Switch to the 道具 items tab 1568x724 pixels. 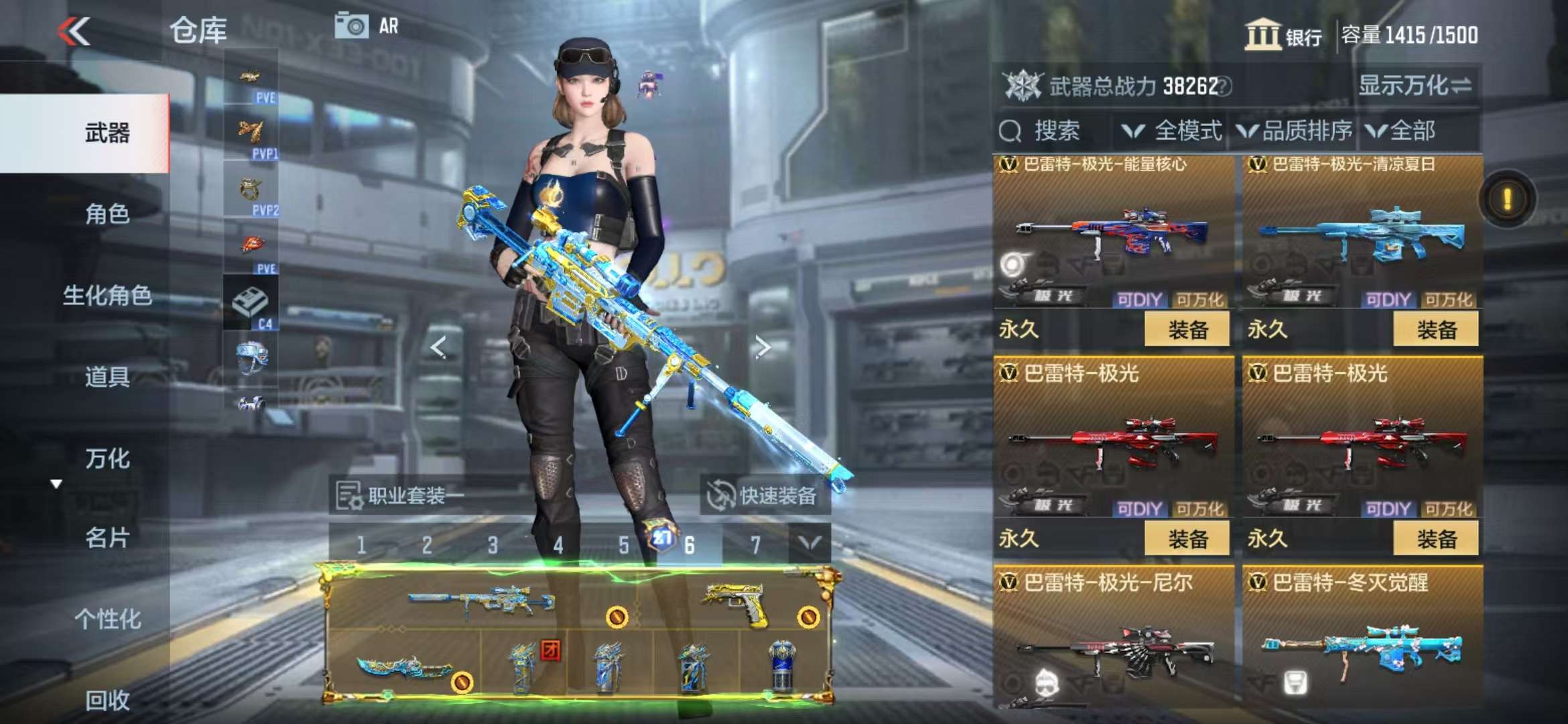pos(107,377)
